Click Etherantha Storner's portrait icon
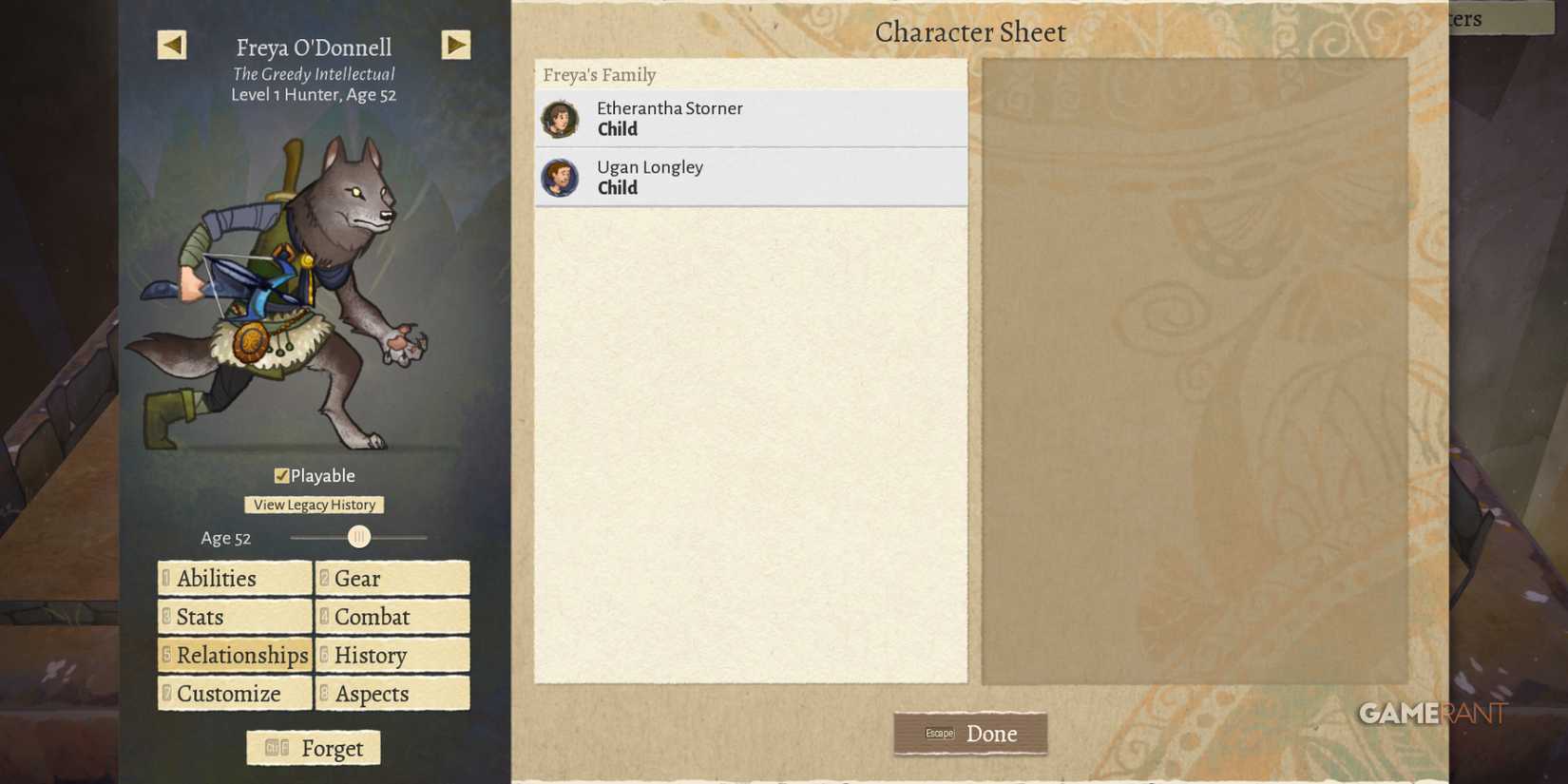 561,118
